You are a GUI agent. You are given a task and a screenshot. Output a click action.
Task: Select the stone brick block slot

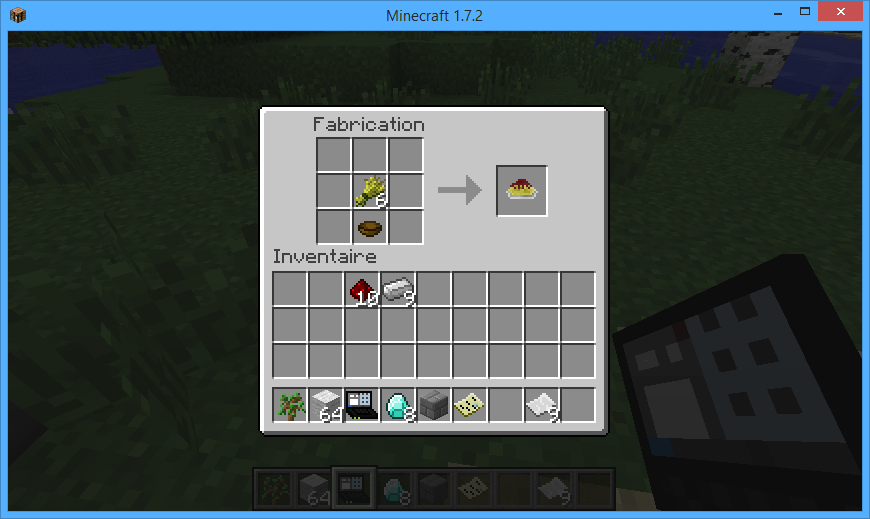(x=434, y=405)
